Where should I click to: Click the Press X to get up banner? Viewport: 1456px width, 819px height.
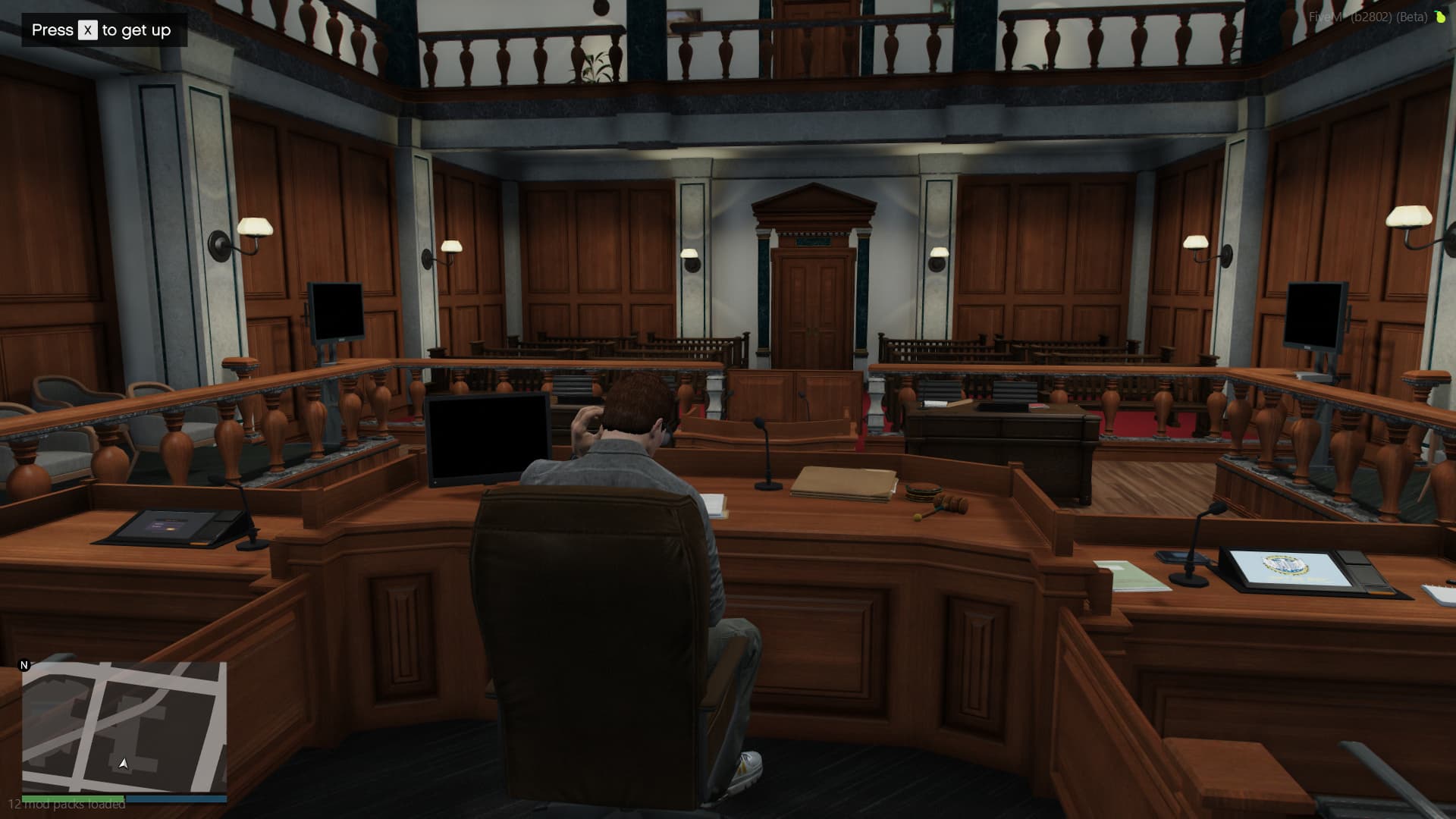tap(104, 30)
